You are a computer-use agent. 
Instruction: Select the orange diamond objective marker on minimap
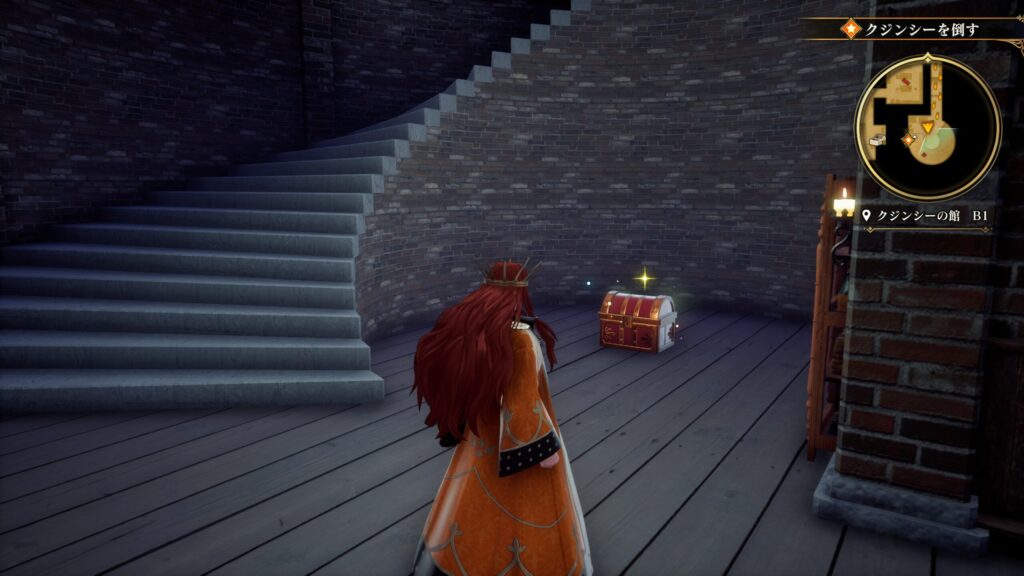[908, 140]
